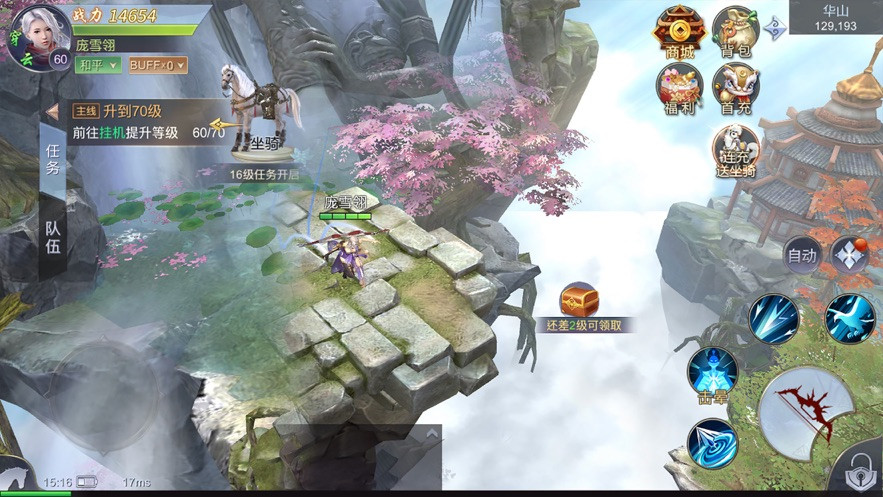Viewport: 883px width, 497px height.
Task: Use the main bow attack button
Action: [804, 411]
